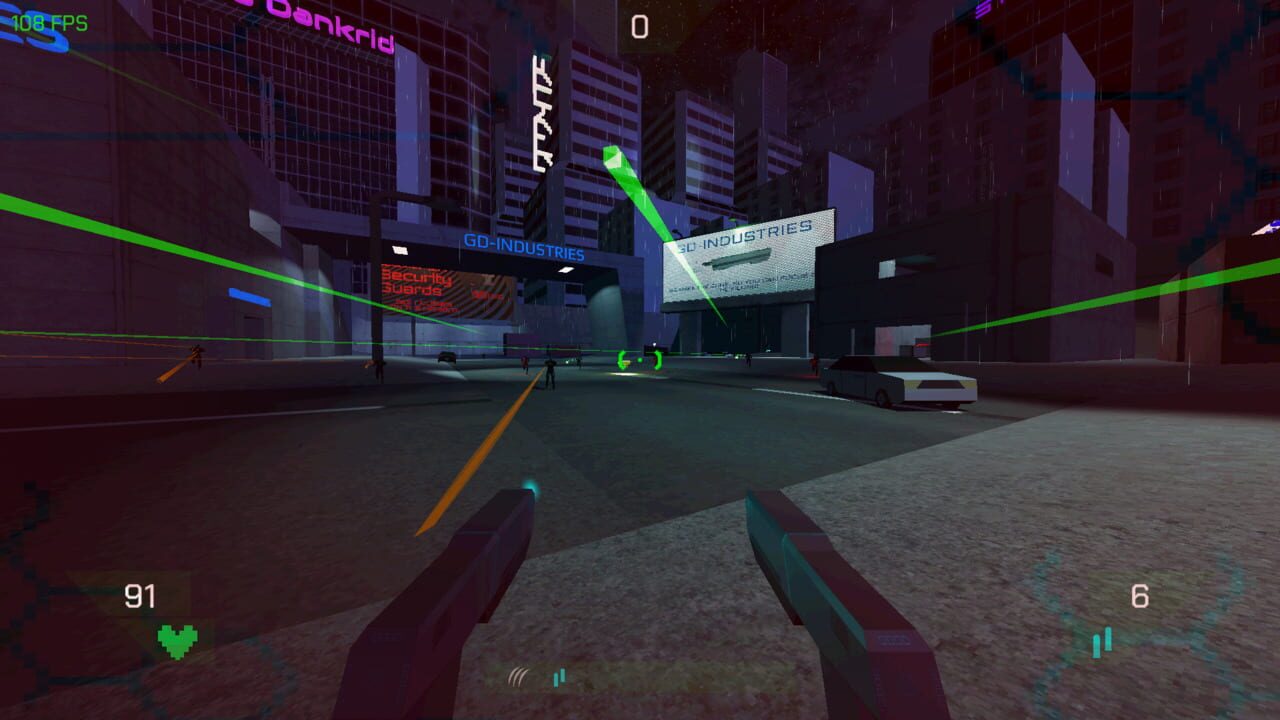Click the small bullet icon beside the sound waves
This screenshot has height=720, width=1280.
coord(557,676)
